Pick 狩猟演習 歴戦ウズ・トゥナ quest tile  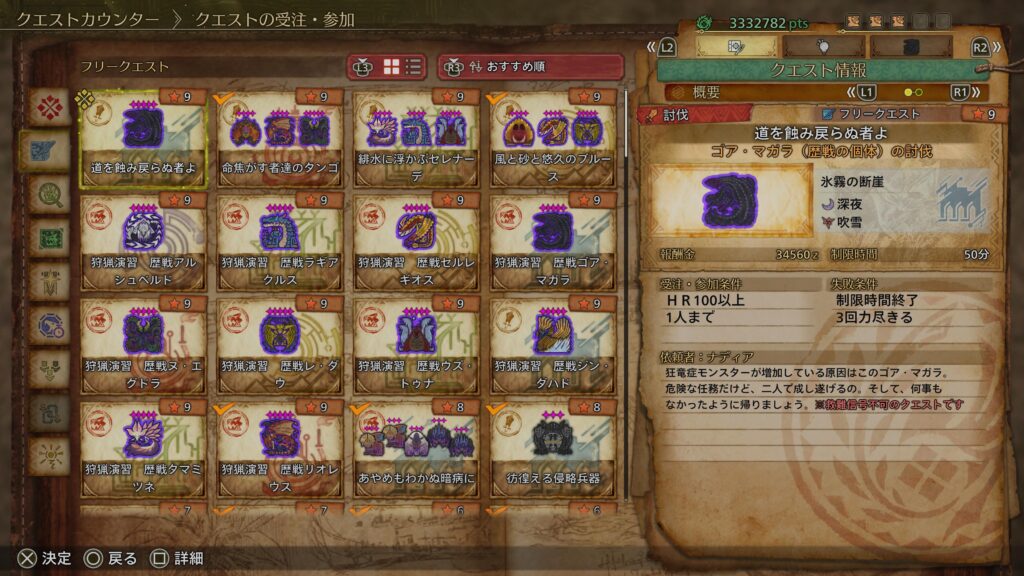[416, 346]
